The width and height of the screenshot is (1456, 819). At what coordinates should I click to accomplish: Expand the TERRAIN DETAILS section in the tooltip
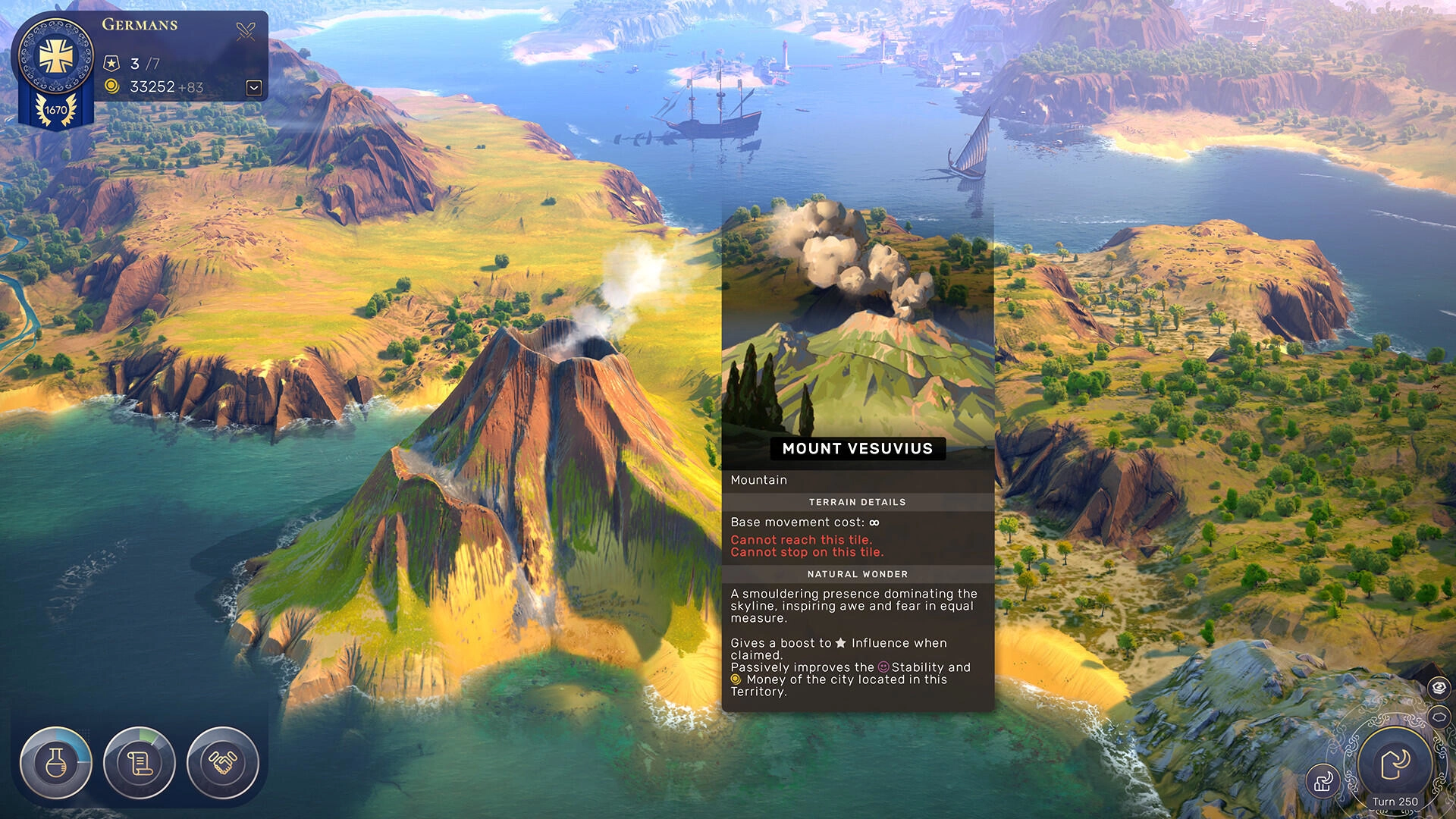tap(858, 501)
